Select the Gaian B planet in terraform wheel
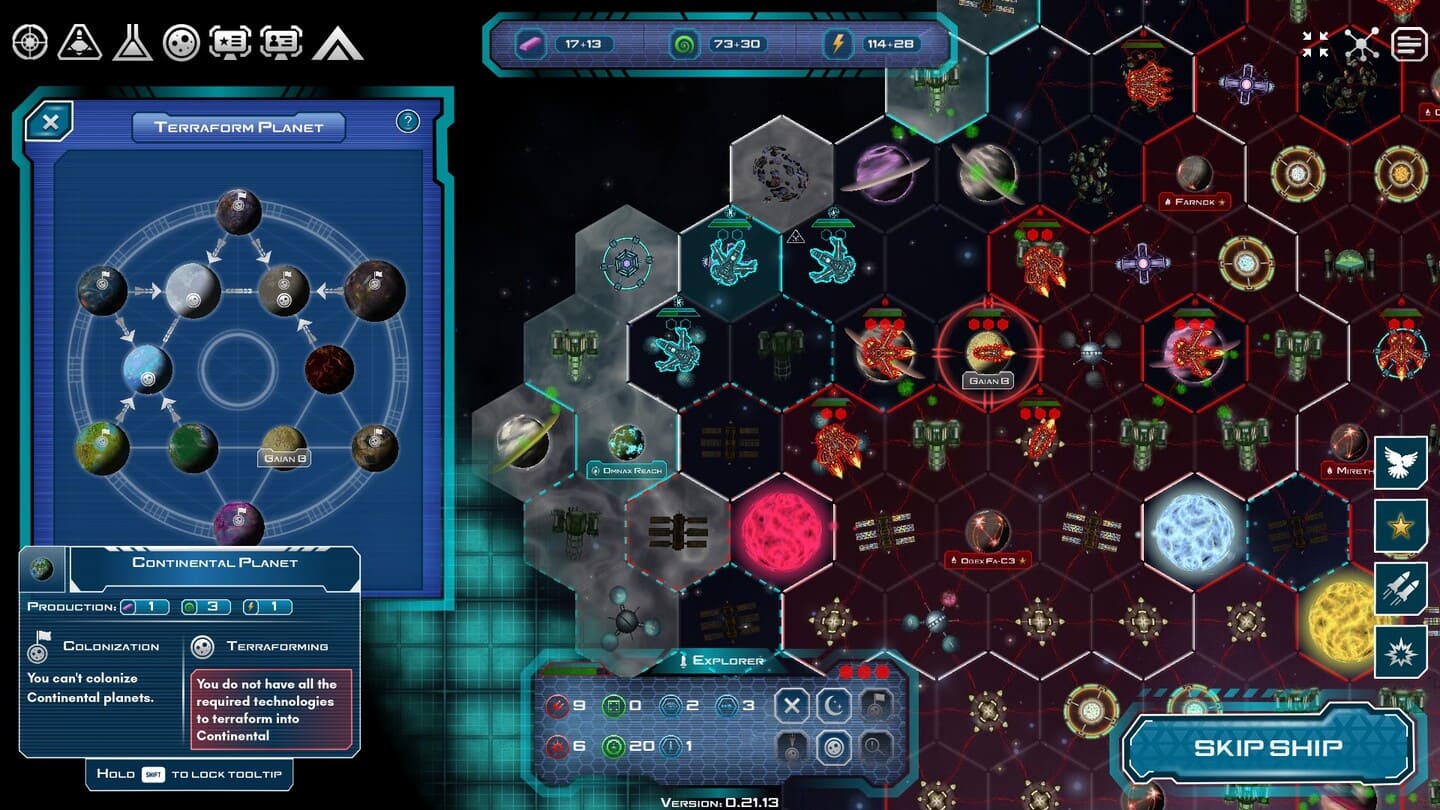 click(284, 443)
